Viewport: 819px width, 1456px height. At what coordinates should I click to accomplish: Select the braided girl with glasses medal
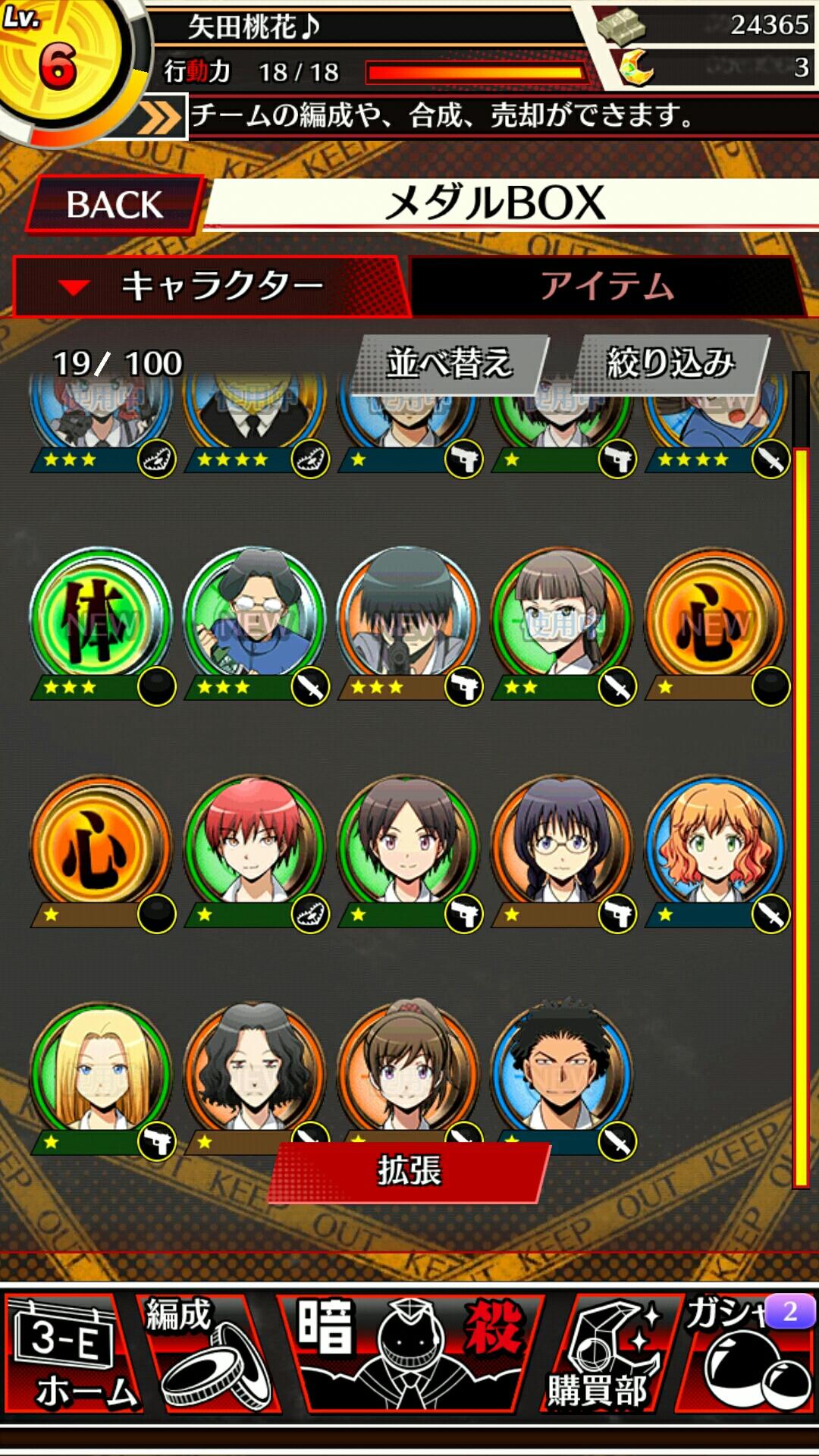(x=562, y=846)
